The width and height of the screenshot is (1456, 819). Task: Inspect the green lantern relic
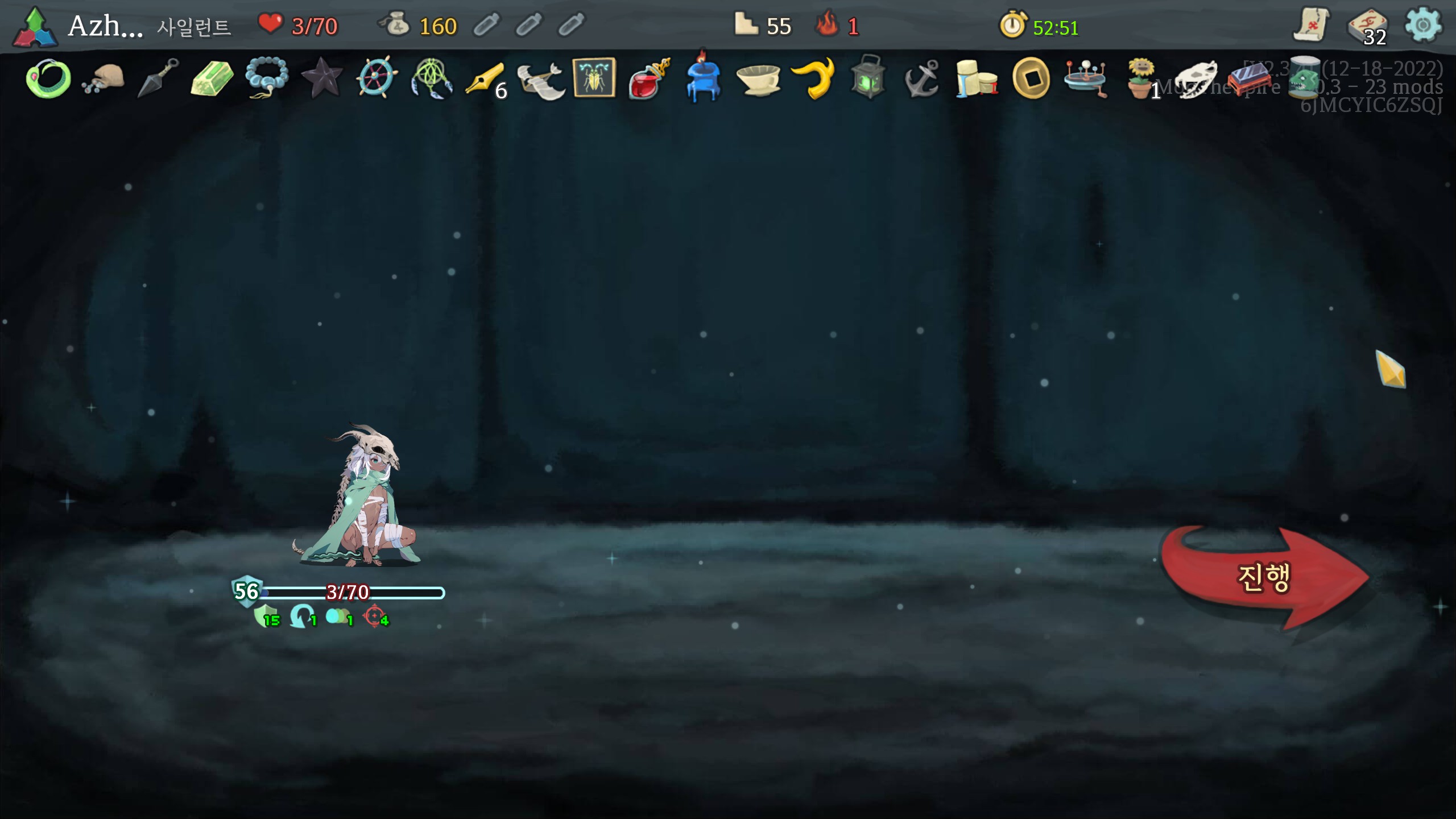[868, 77]
